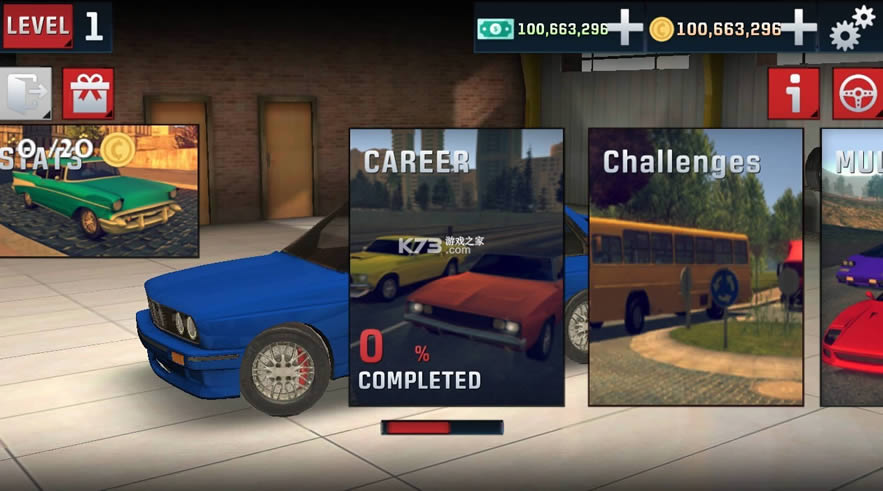Image resolution: width=883 pixels, height=491 pixels.
Task: Open the Stats card with green car
Action: click(x=98, y=190)
